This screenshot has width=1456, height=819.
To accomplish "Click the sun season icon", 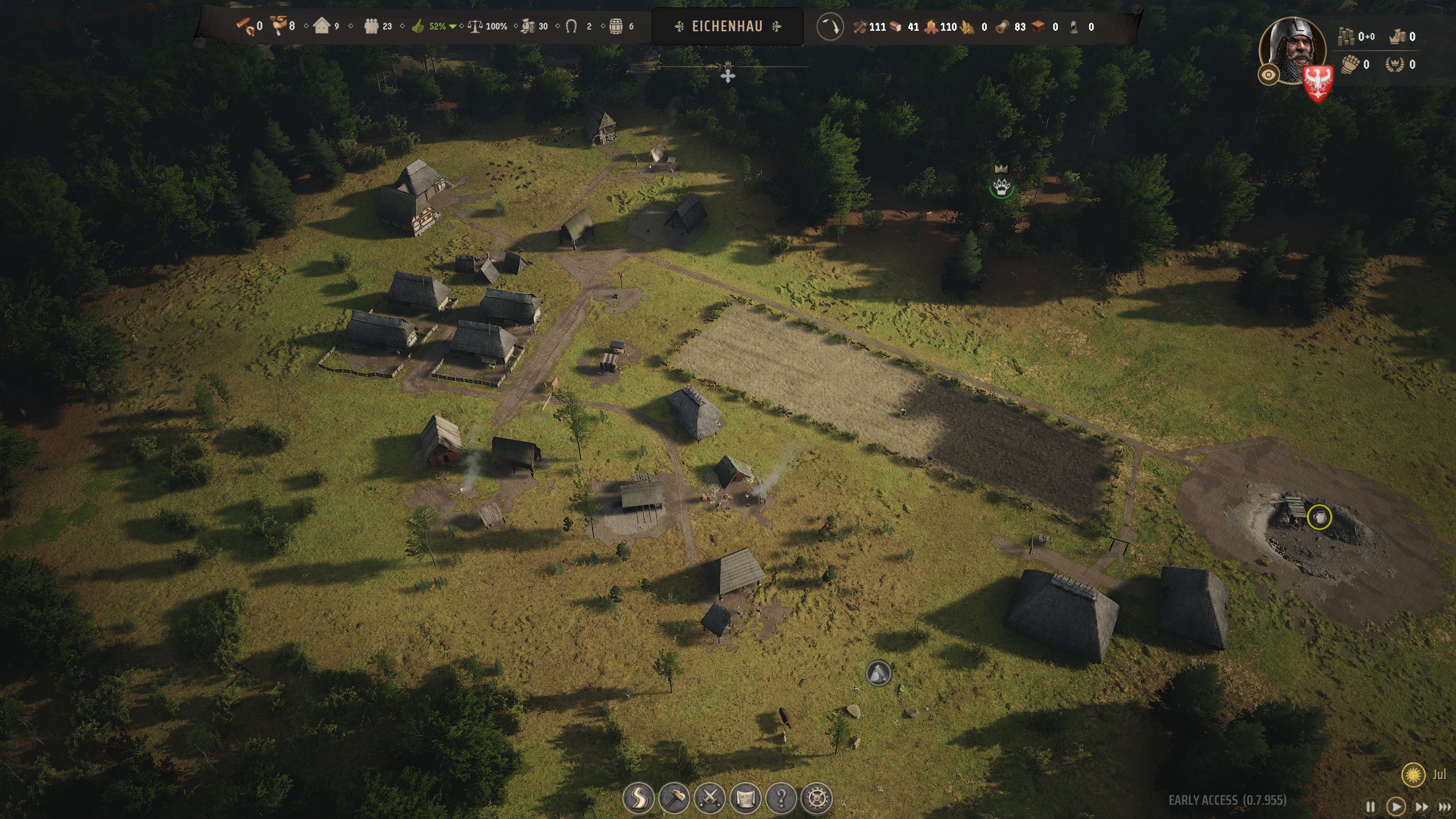I will coord(1413,775).
